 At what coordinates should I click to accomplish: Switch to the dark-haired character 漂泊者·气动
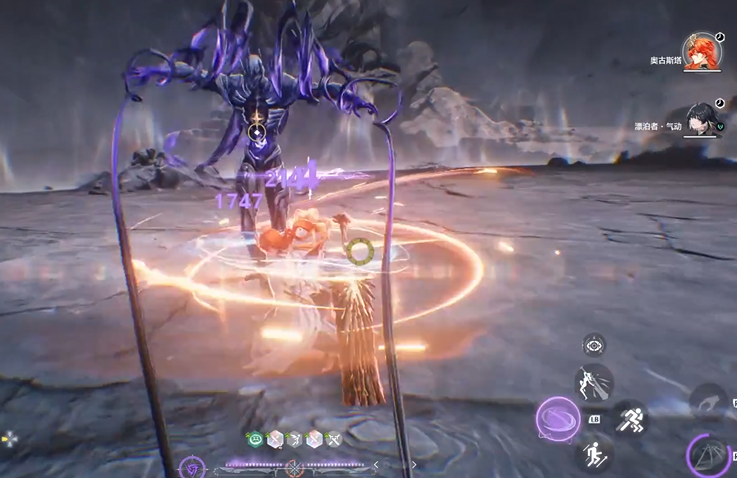[704, 119]
